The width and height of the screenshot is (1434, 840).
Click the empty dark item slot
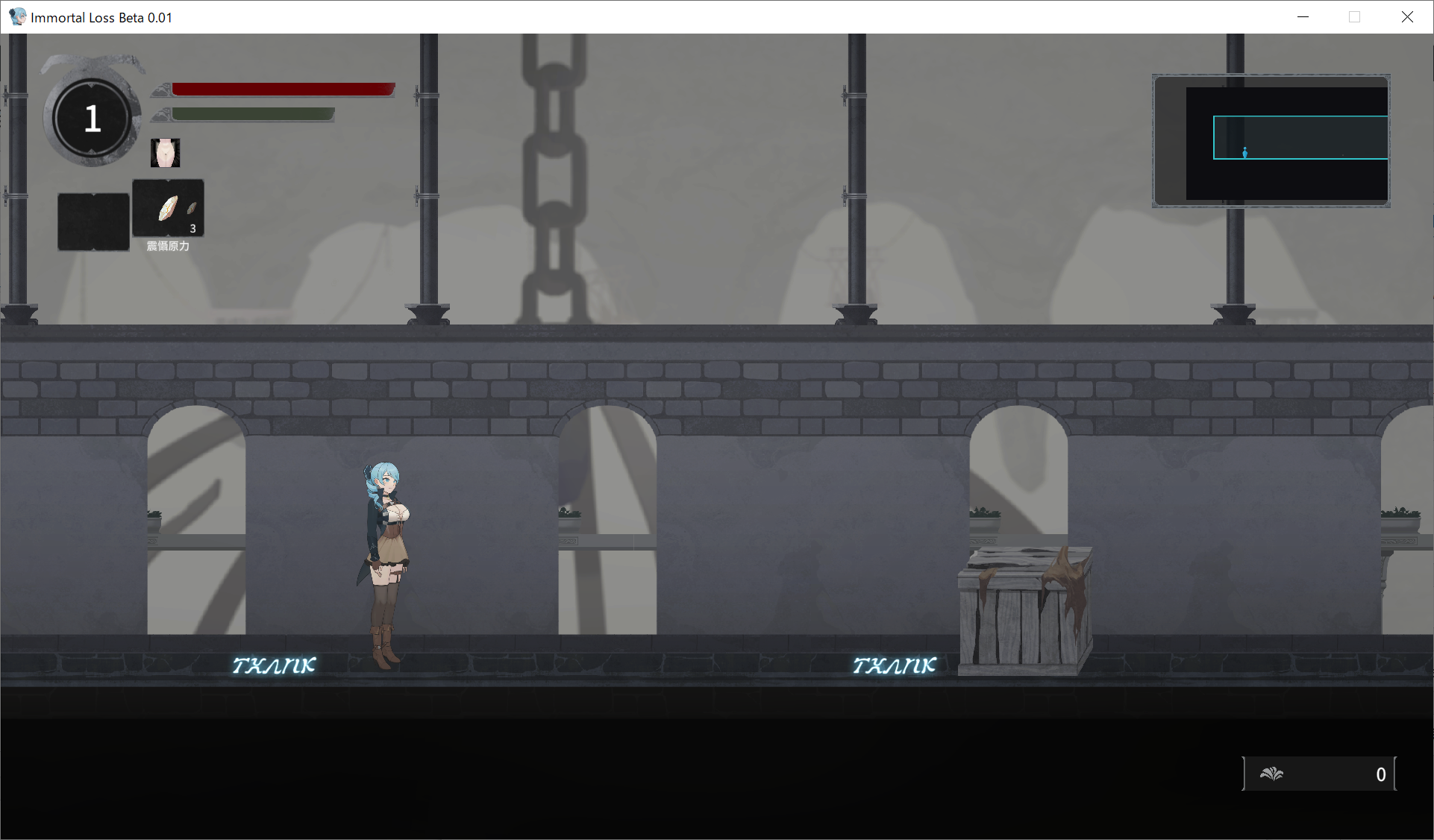click(93, 222)
